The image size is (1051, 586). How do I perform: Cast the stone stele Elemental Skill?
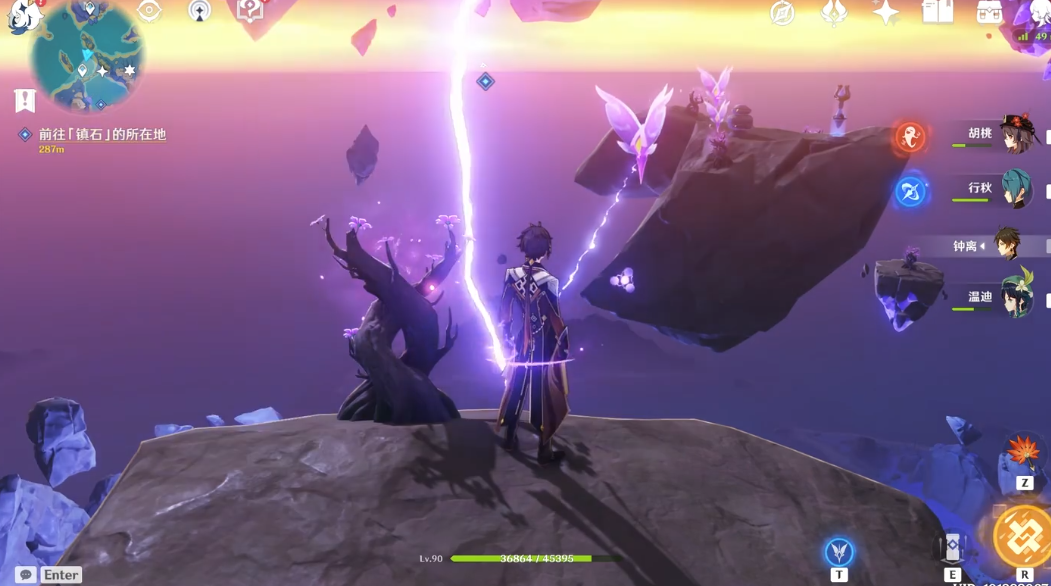953,548
